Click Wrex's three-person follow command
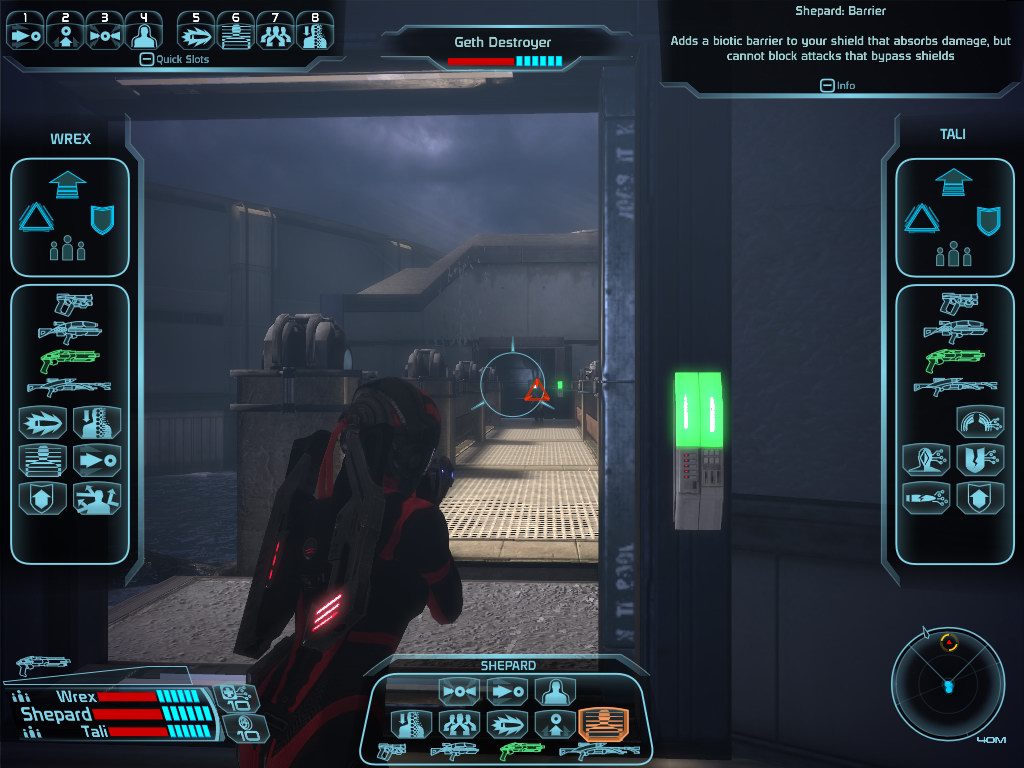1024x768 pixels. 68,248
